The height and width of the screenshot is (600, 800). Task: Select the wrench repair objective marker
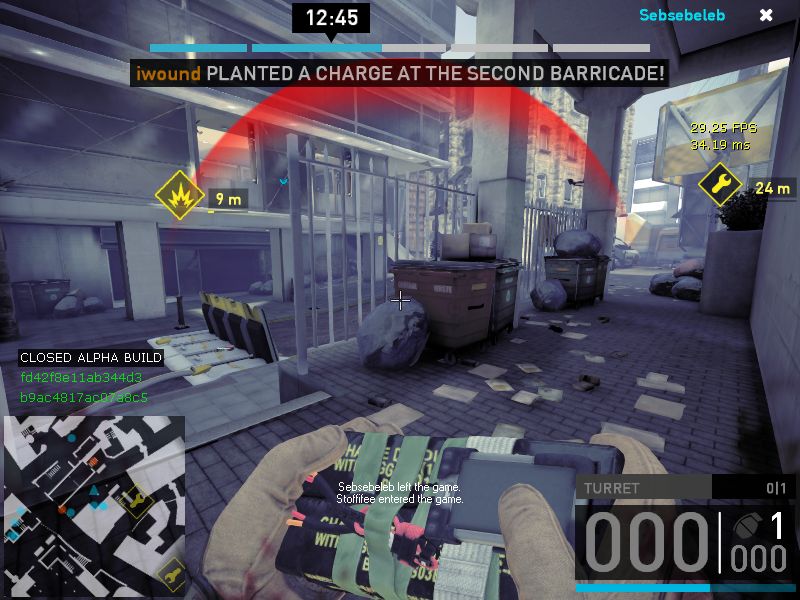(x=719, y=184)
